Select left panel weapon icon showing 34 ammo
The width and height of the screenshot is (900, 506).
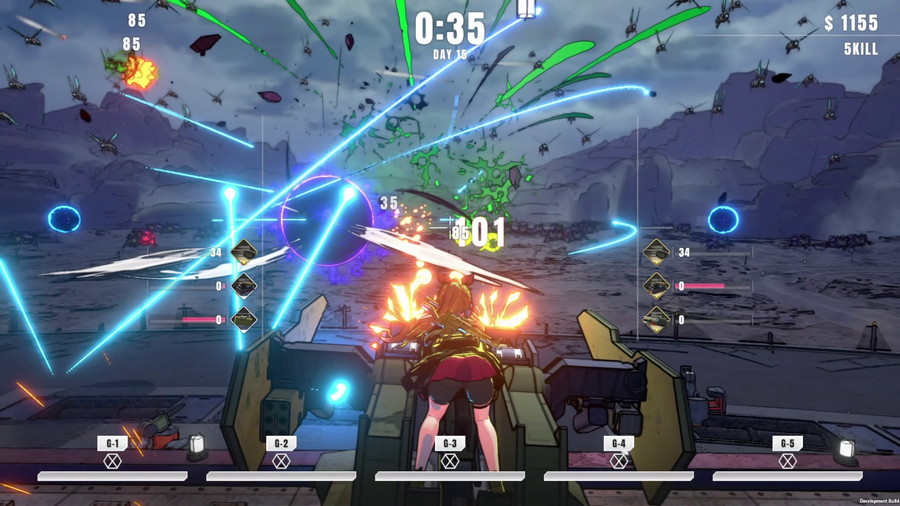tap(243, 253)
